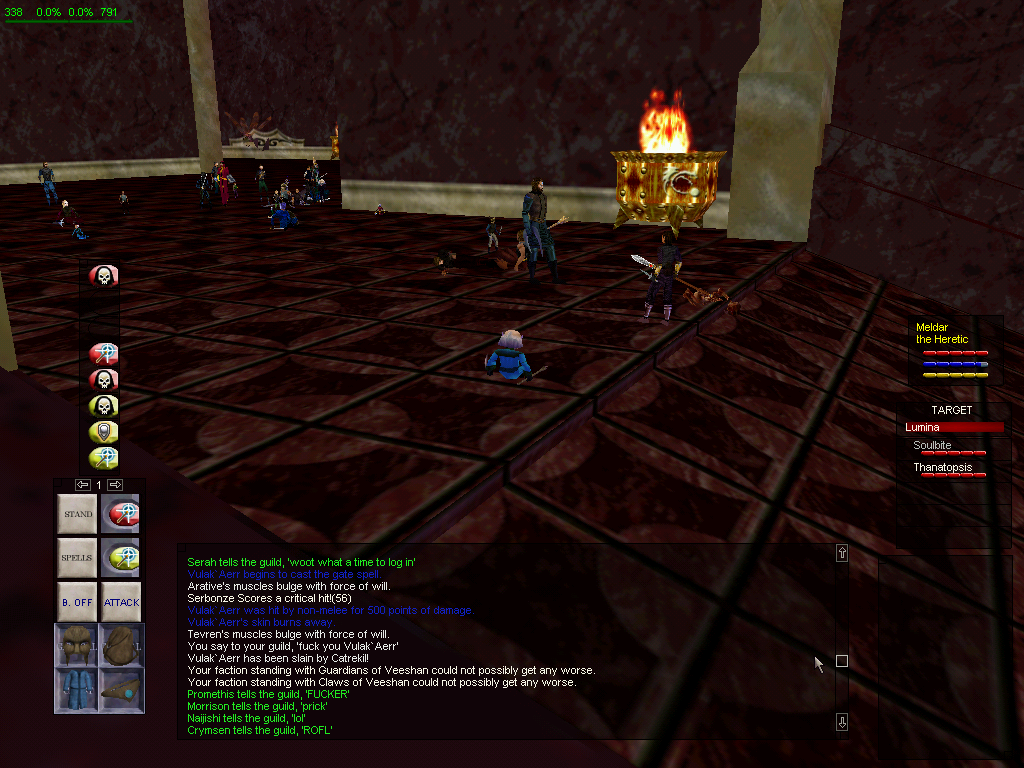Select the cap with teal gem slot
The height and width of the screenshot is (768, 1024).
coord(121,690)
